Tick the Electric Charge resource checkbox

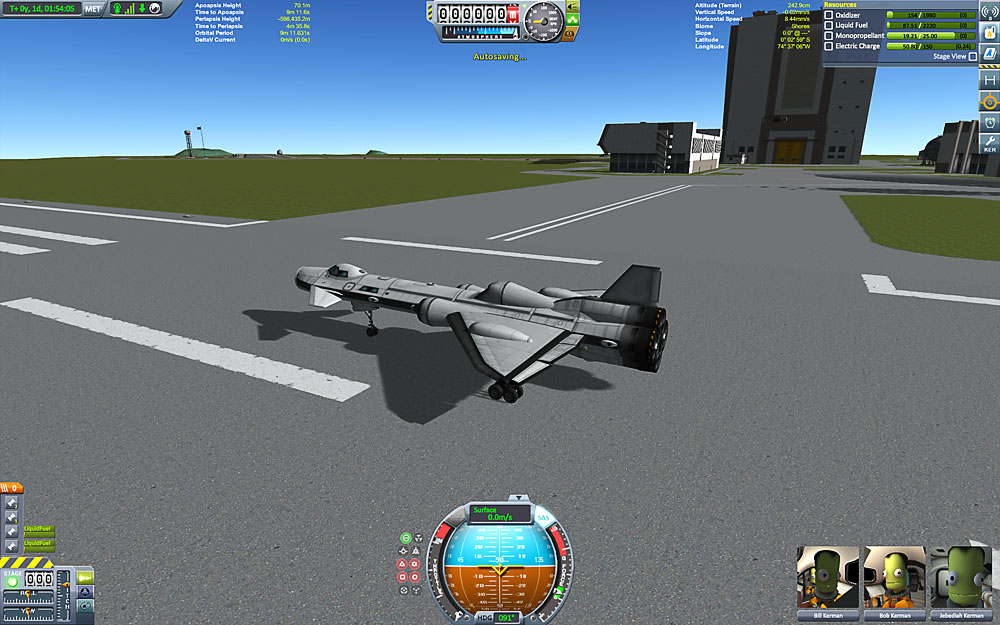coord(828,46)
